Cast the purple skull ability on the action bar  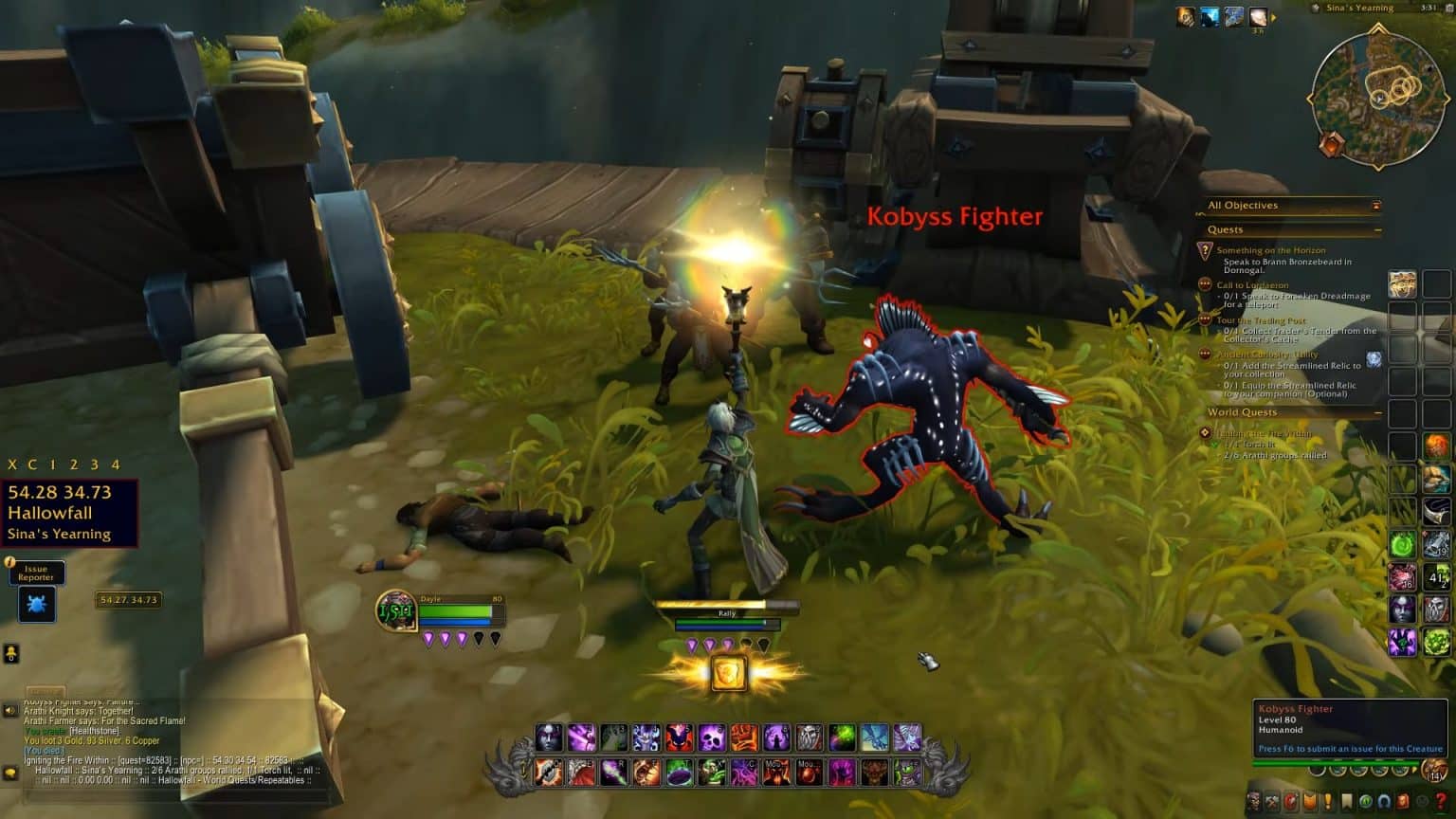(711, 738)
